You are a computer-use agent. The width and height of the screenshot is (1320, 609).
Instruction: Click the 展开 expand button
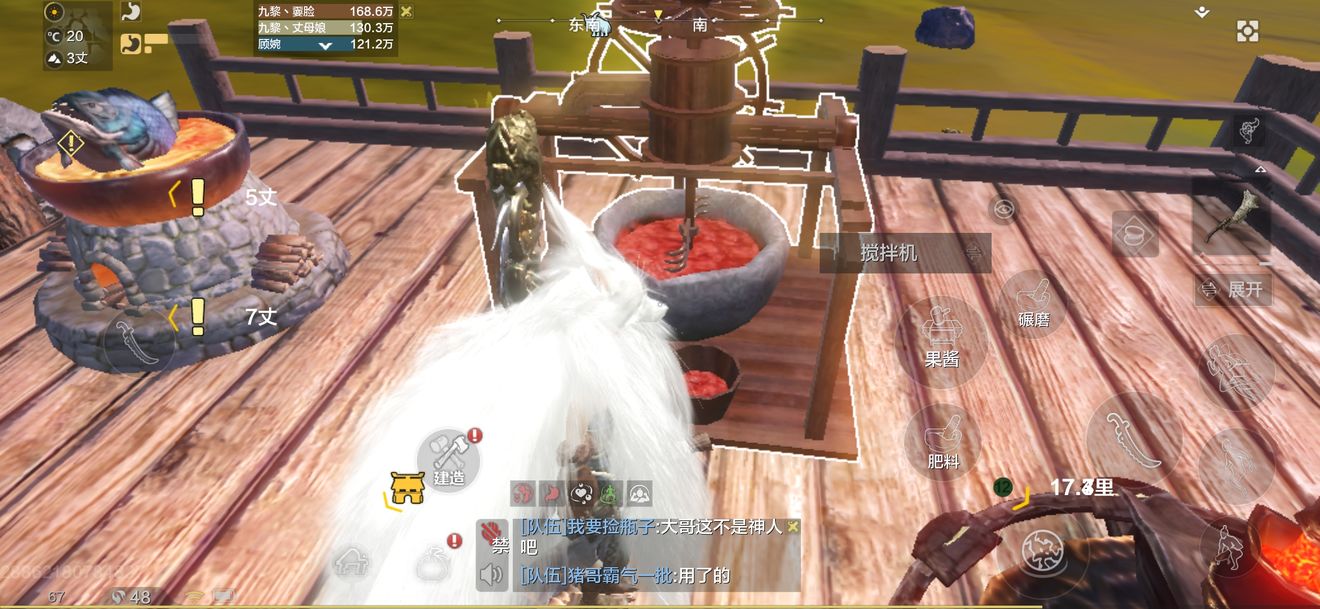(1233, 290)
